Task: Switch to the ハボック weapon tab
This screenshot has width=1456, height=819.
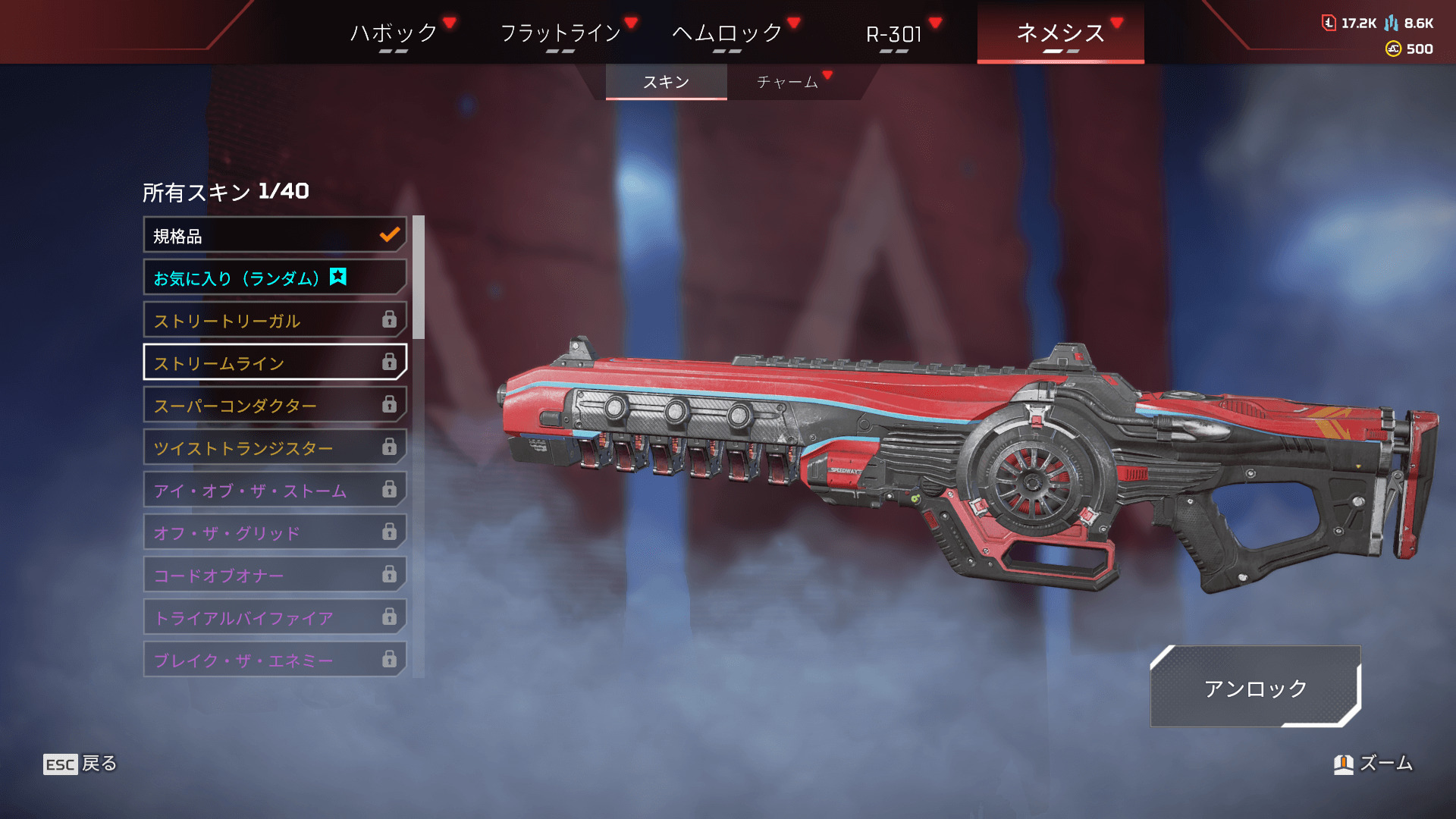Action: click(x=394, y=33)
